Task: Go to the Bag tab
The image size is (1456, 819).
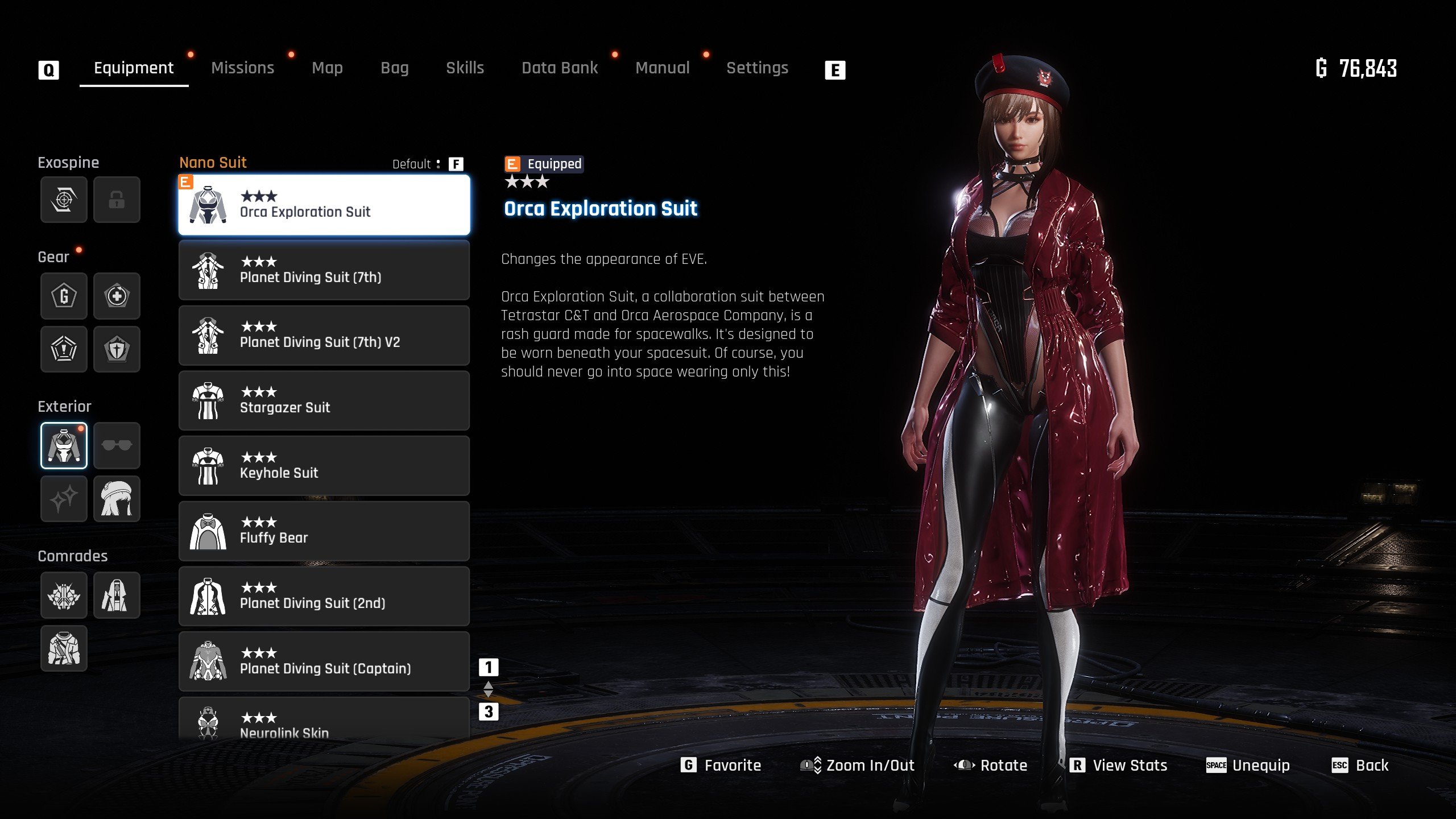Action: pyautogui.click(x=394, y=68)
